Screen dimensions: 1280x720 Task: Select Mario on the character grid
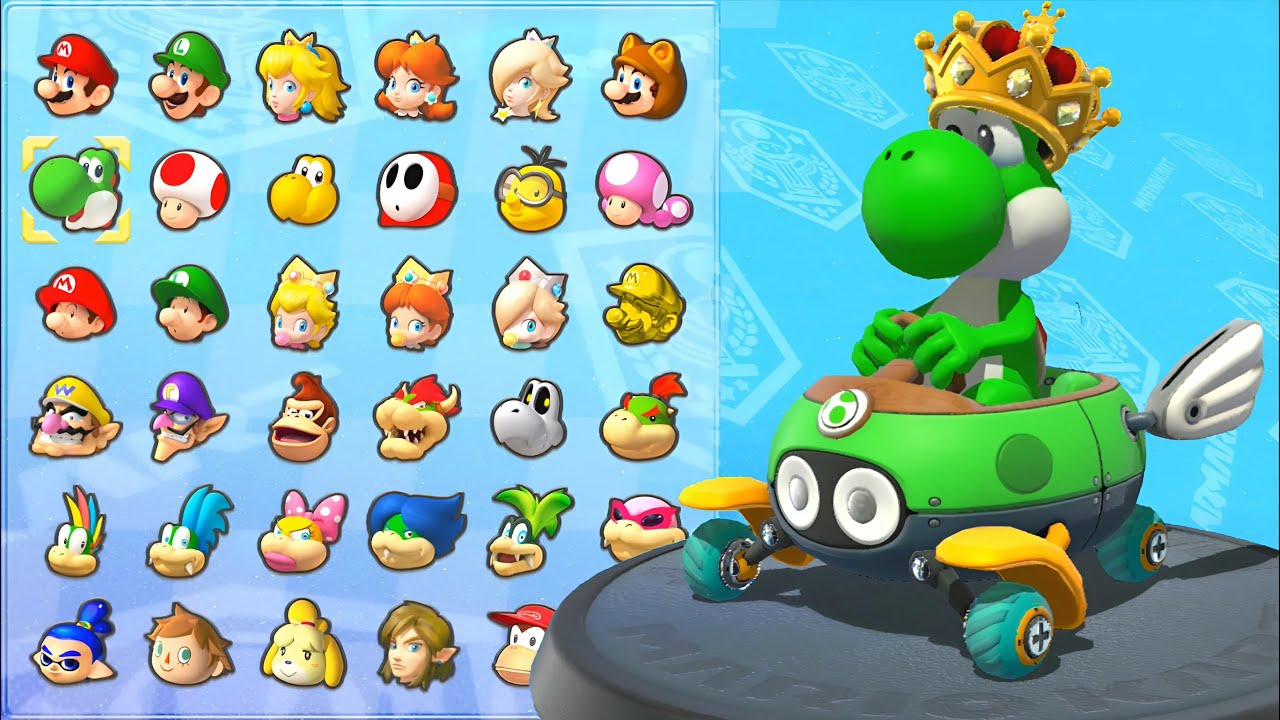point(76,77)
